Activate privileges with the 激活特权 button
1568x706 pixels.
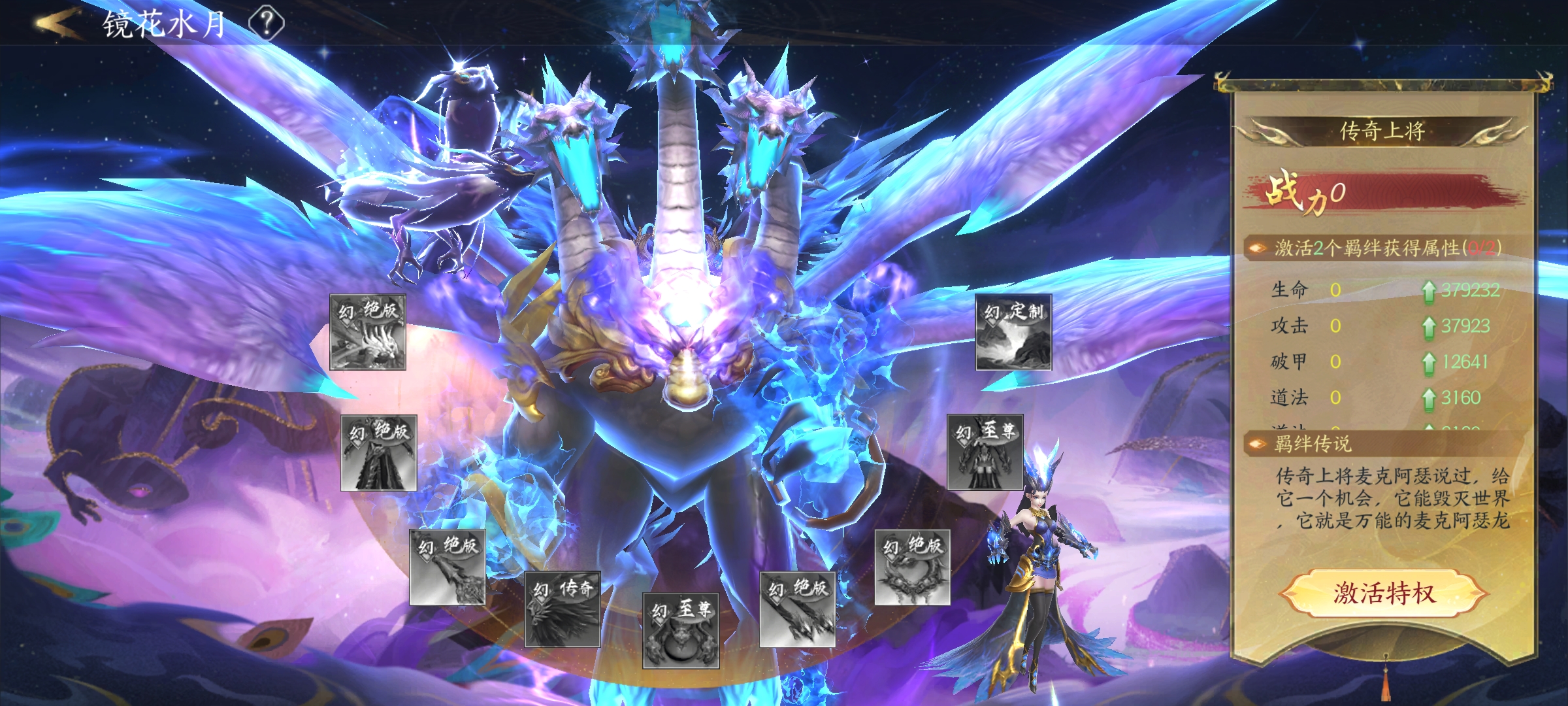(x=1383, y=594)
